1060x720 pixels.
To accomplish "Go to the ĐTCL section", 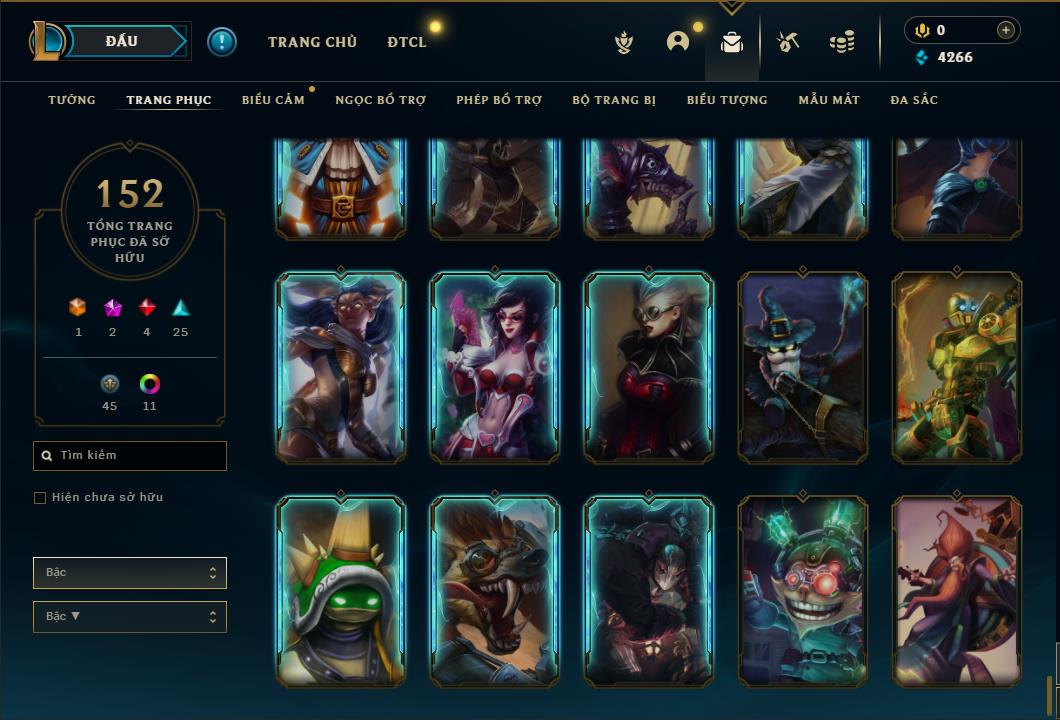I will click(407, 42).
